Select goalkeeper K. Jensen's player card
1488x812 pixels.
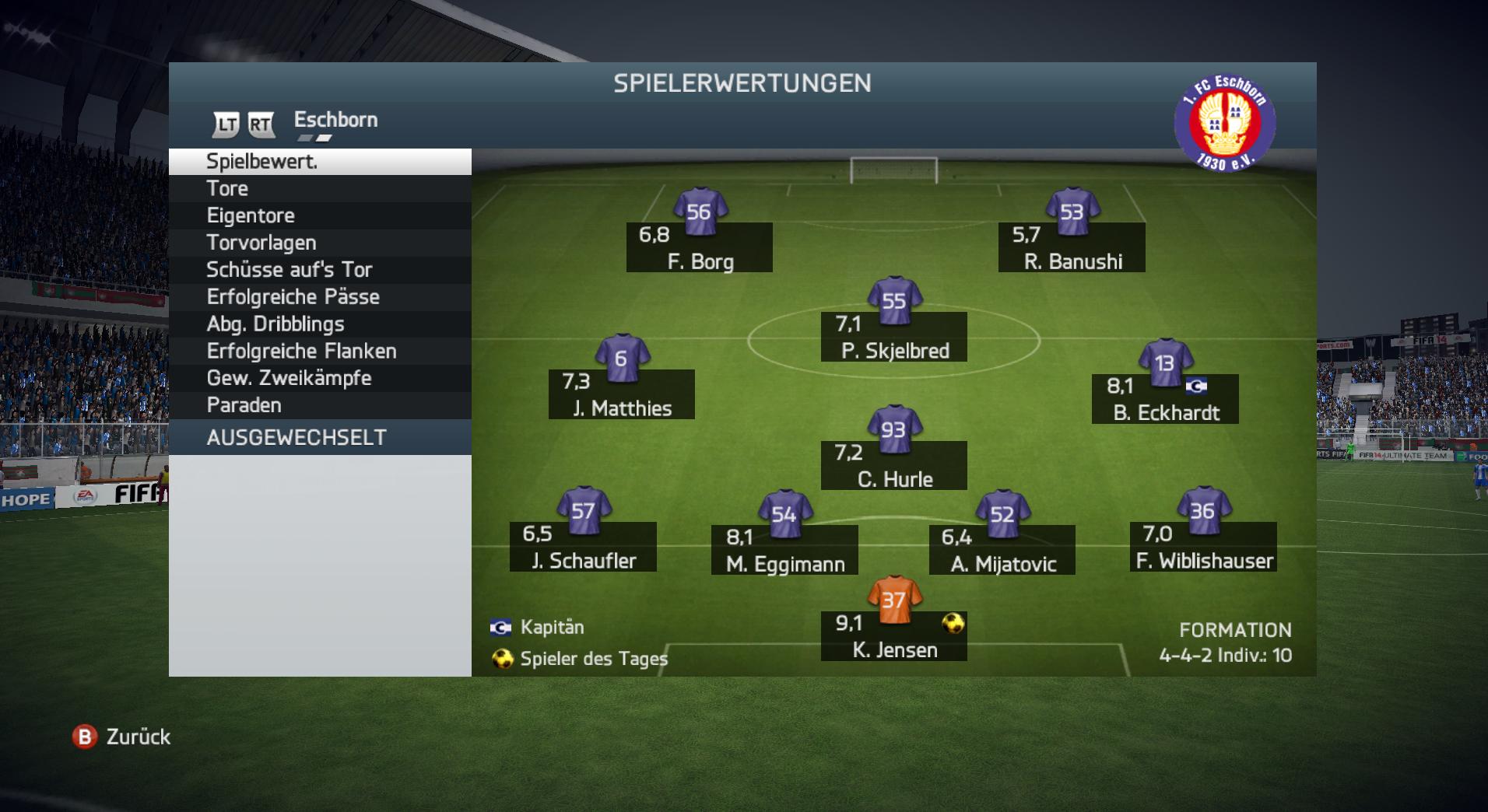894,635
